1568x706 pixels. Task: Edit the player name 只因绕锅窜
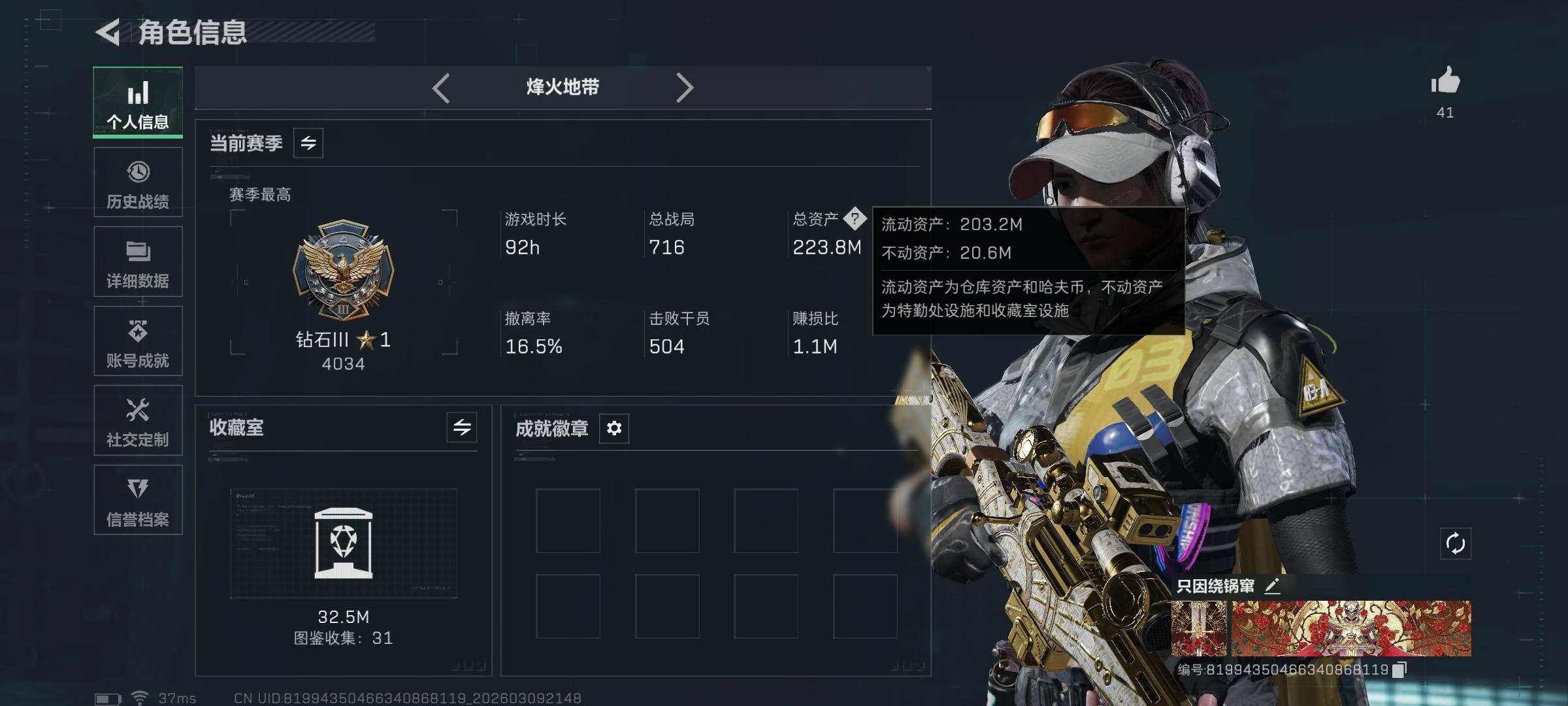coord(1272,586)
